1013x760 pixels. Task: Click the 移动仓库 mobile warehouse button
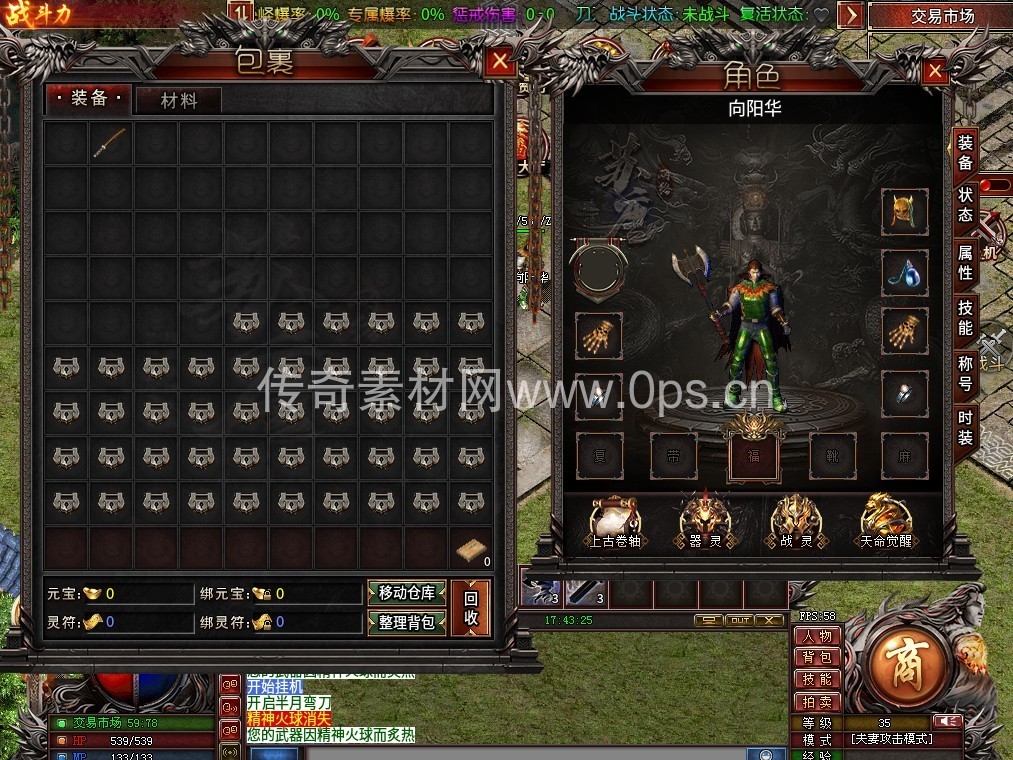[406, 593]
